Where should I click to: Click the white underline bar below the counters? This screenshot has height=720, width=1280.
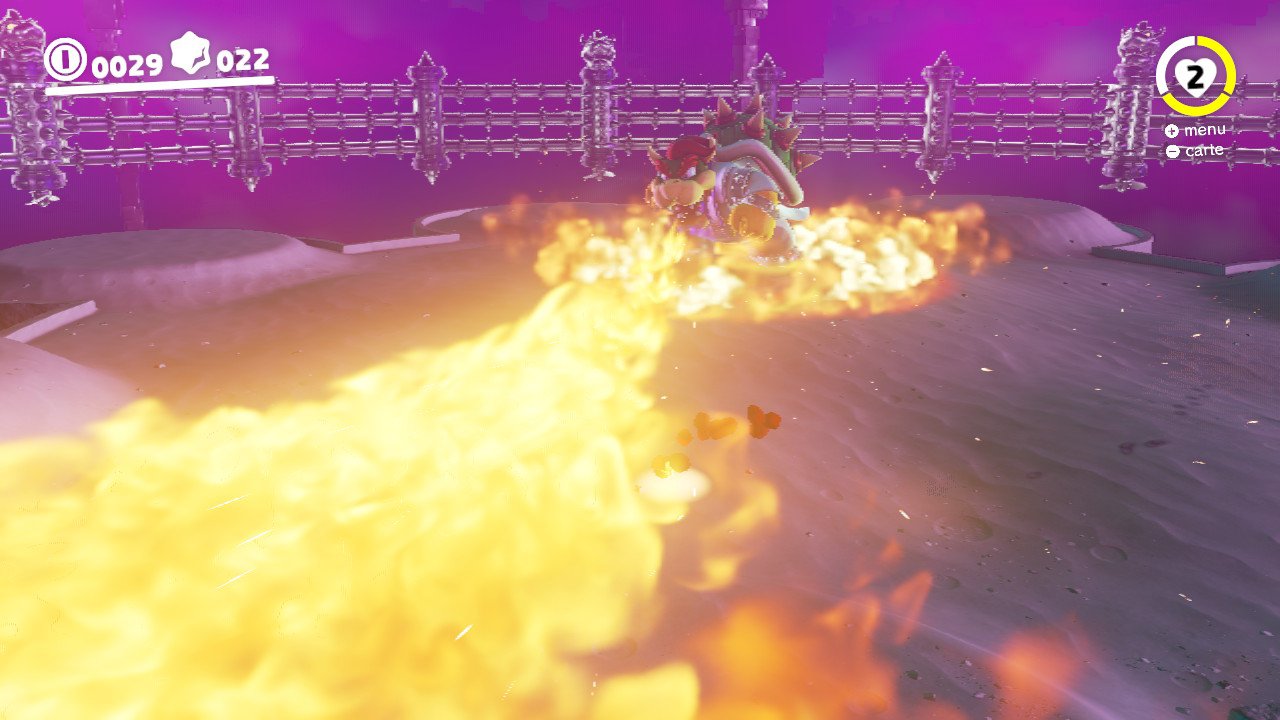pos(160,82)
